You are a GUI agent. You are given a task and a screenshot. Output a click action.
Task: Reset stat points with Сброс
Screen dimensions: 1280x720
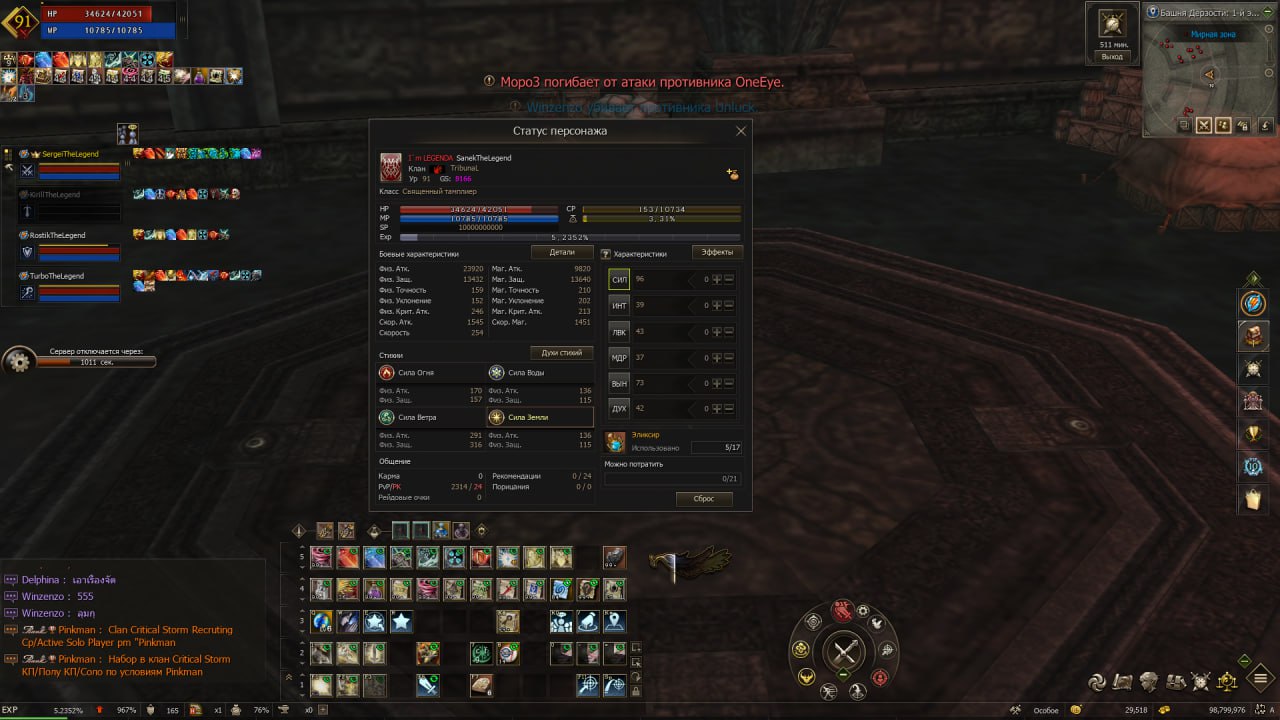[704, 498]
